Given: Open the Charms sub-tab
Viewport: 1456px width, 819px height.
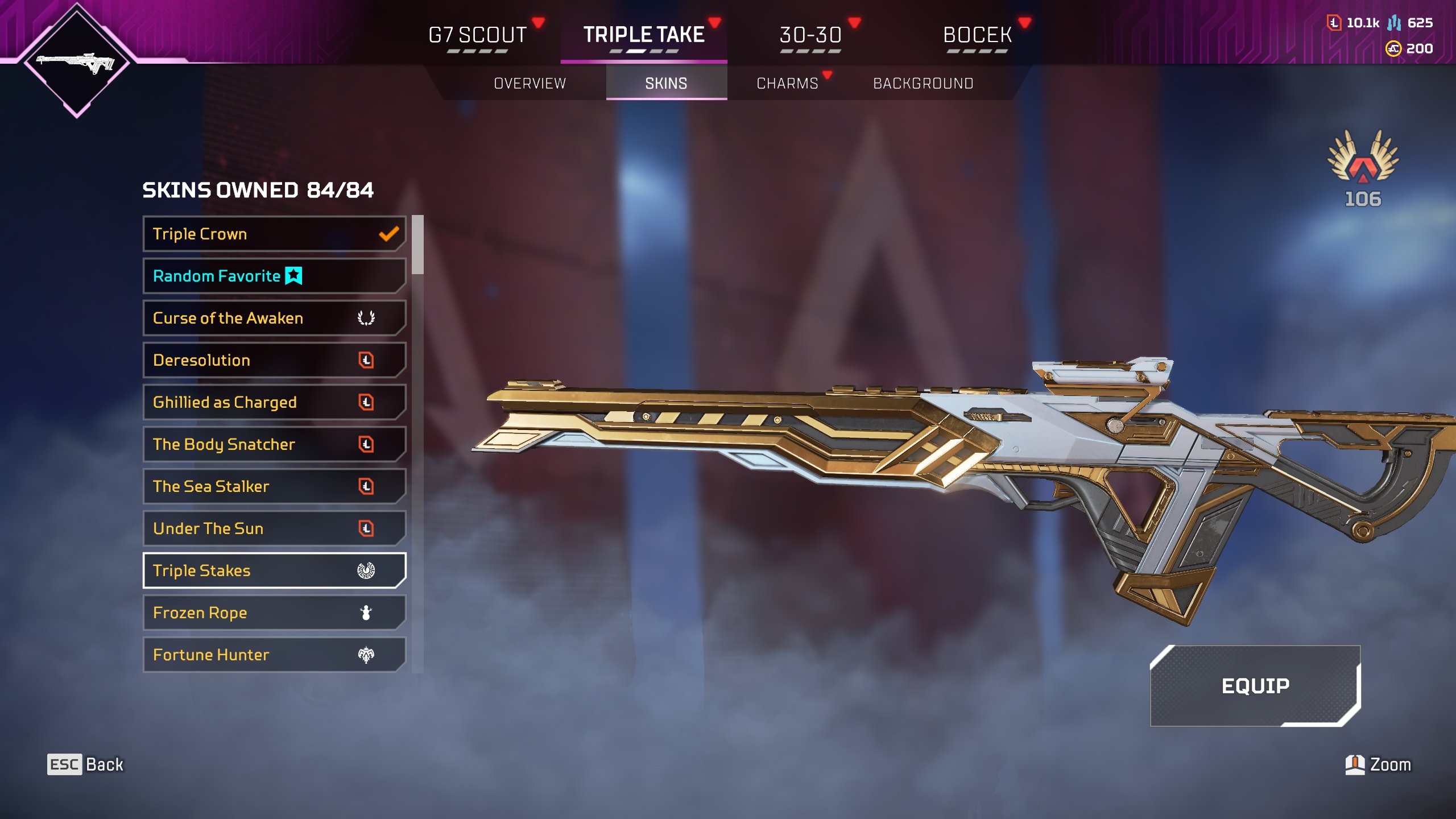Looking at the screenshot, I should [787, 84].
